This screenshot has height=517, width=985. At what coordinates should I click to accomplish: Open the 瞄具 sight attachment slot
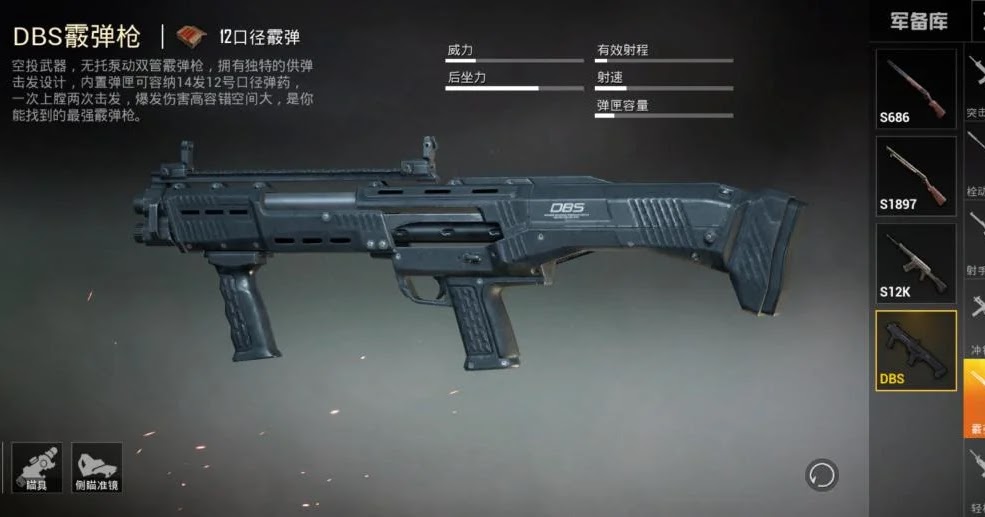[36, 467]
